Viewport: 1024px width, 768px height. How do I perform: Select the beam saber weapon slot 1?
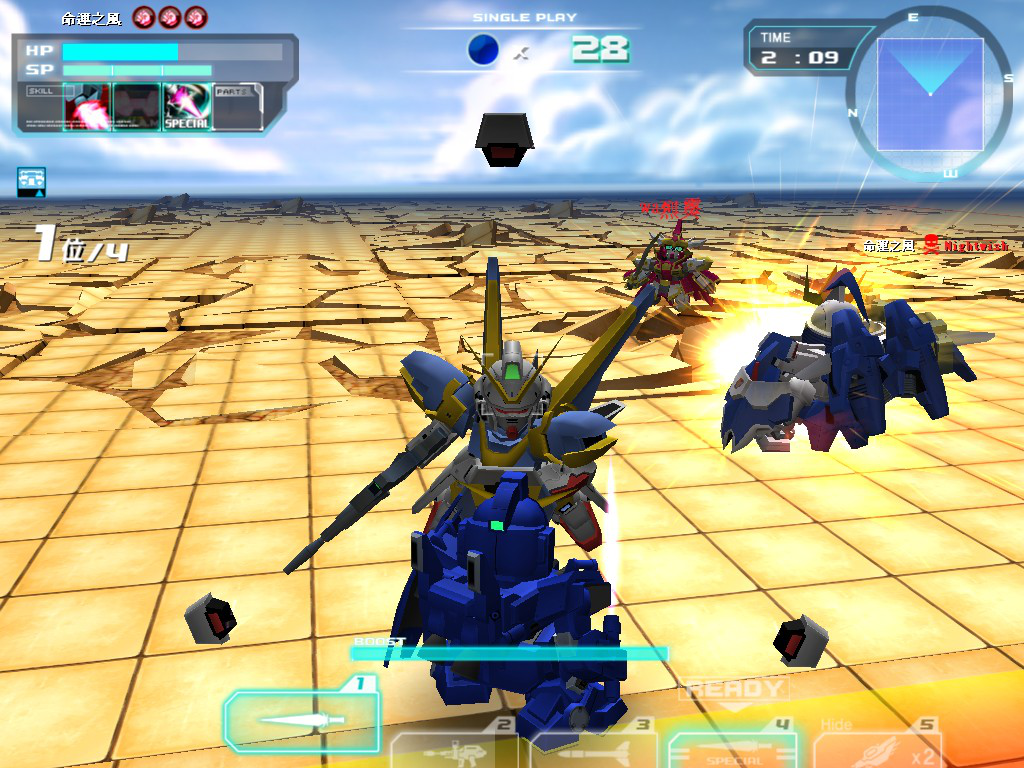(x=302, y=720)
